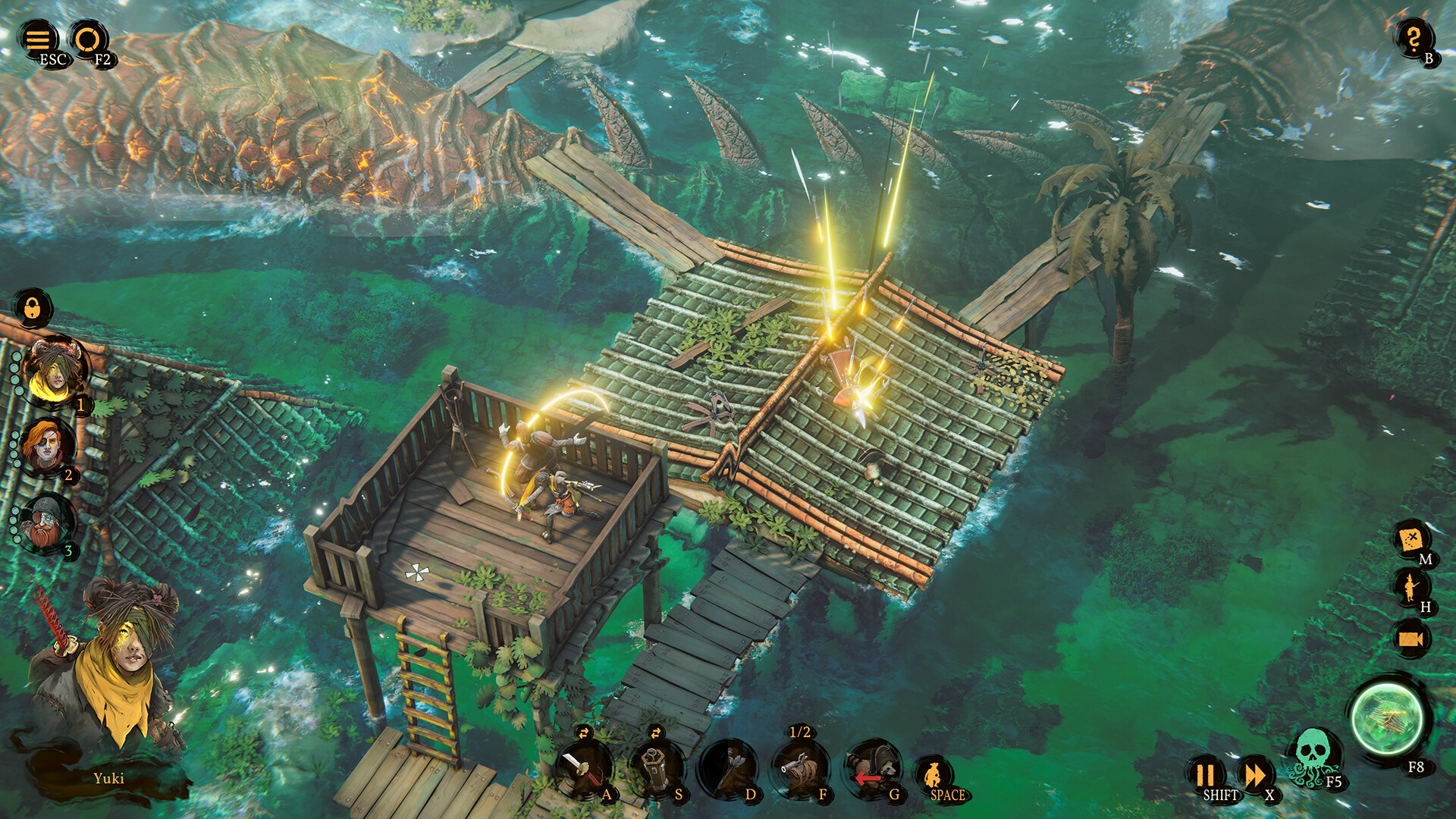Screen dimensions: 1456x819
Task: Toggle the padlock icon above the portraits
Action: (x=33, y=308)
